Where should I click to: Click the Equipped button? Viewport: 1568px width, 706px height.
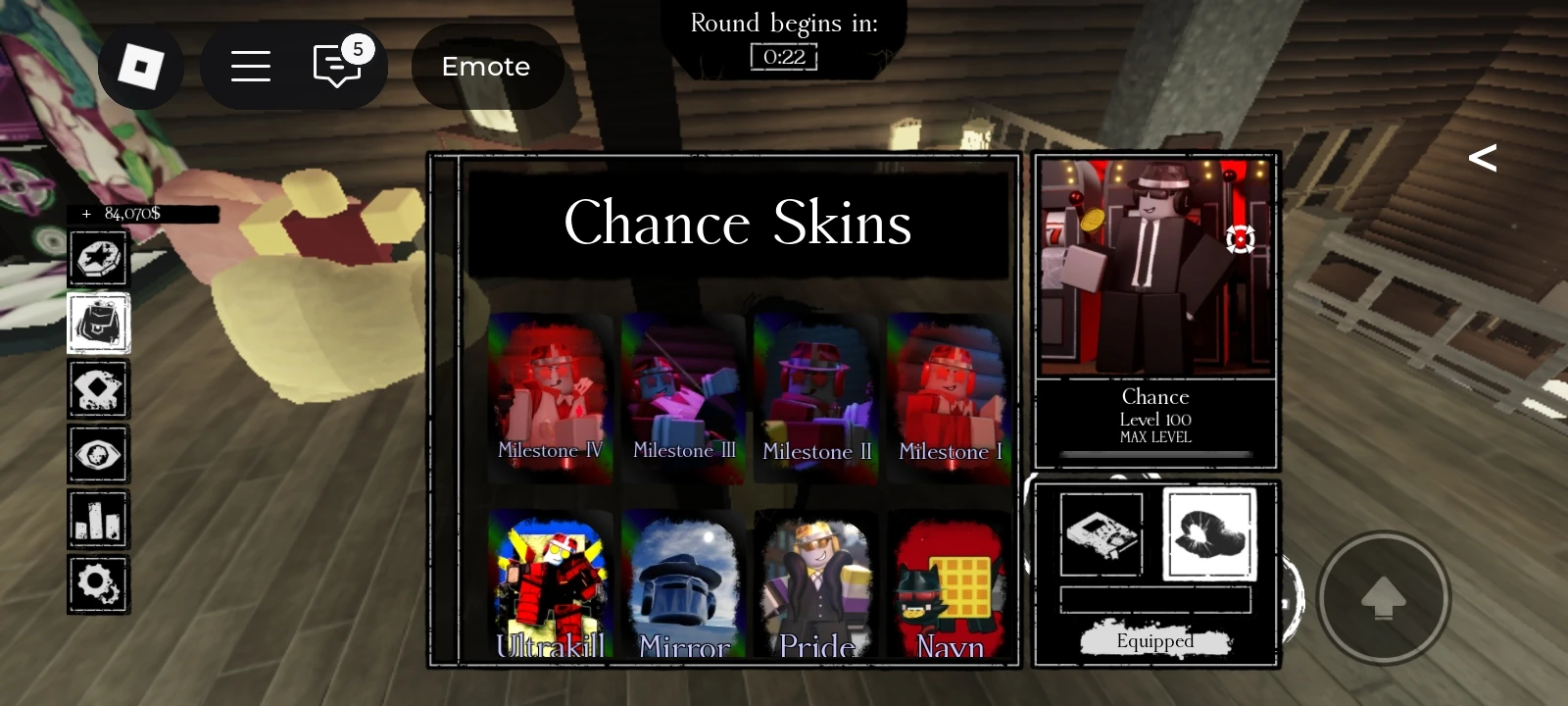click(x=1155, y=639)
